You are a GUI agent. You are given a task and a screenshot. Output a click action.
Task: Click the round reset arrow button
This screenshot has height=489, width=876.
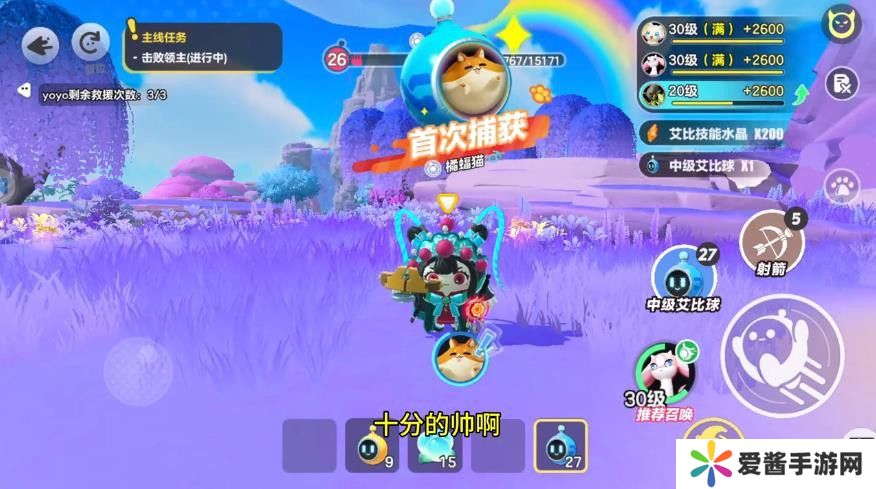(93, 45)
